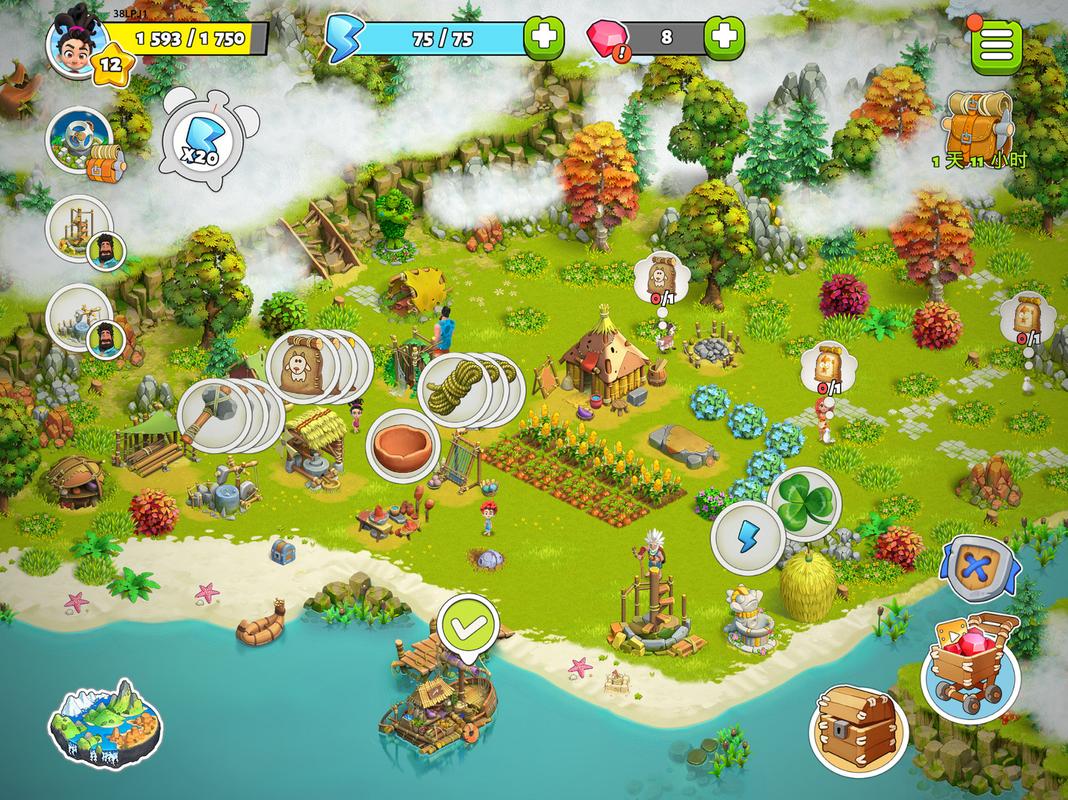Collect the stone hammer bubble
This screenshot has height=800, width=1068.
213,415
